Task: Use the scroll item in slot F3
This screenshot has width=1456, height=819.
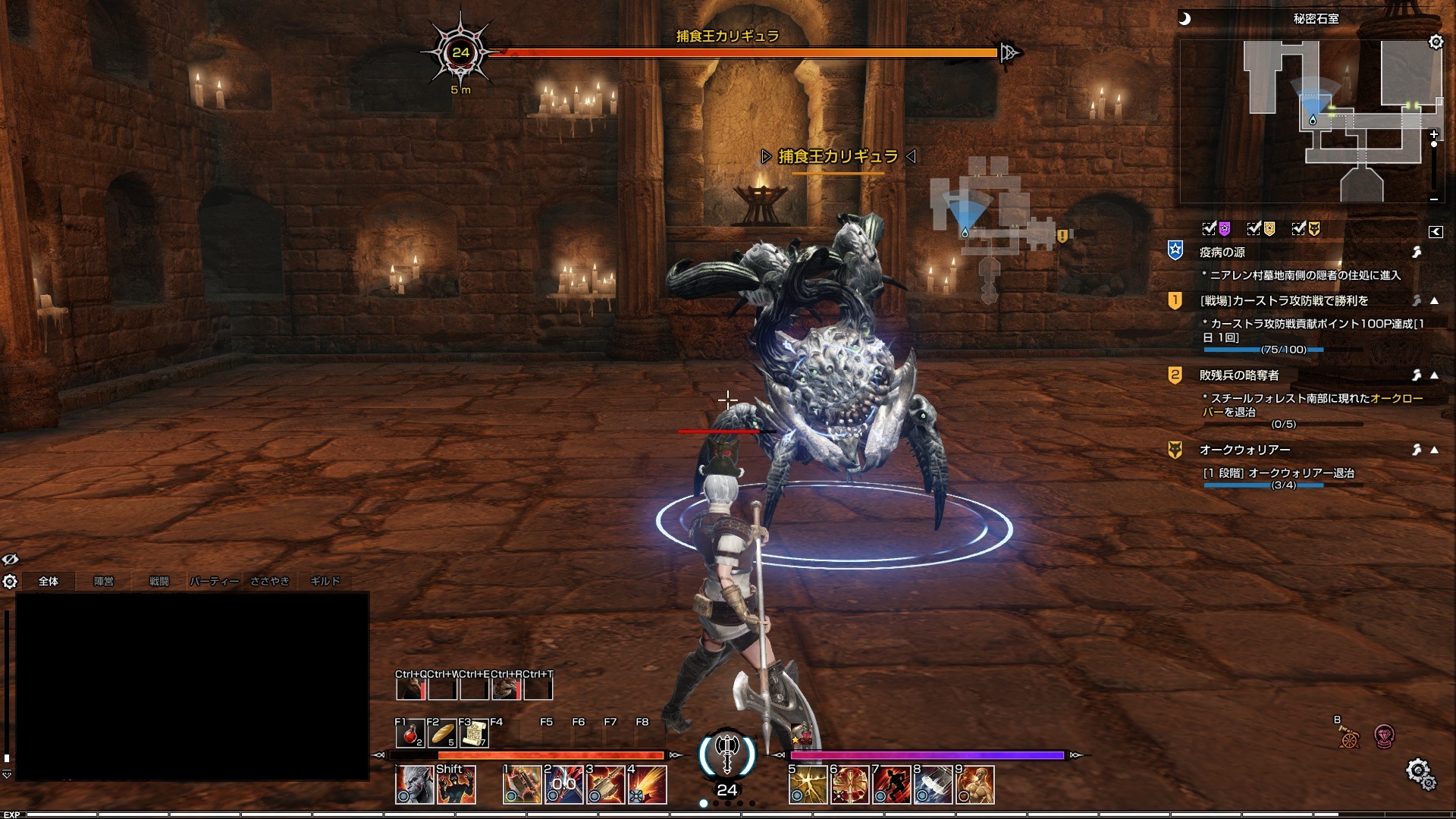Action: point(474,734)
